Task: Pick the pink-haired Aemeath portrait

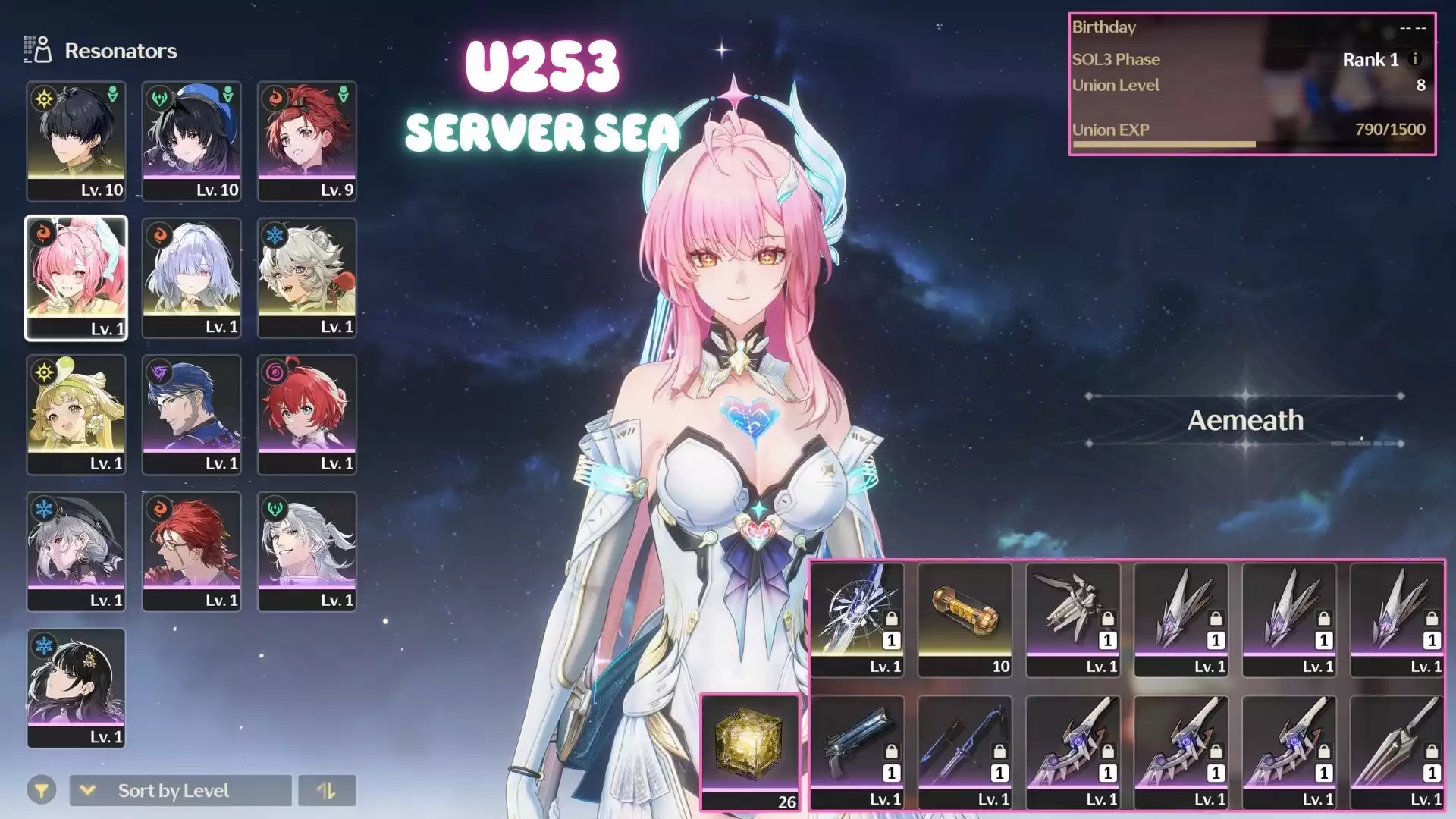Action: pyautogui.click(x=76, y=278)
